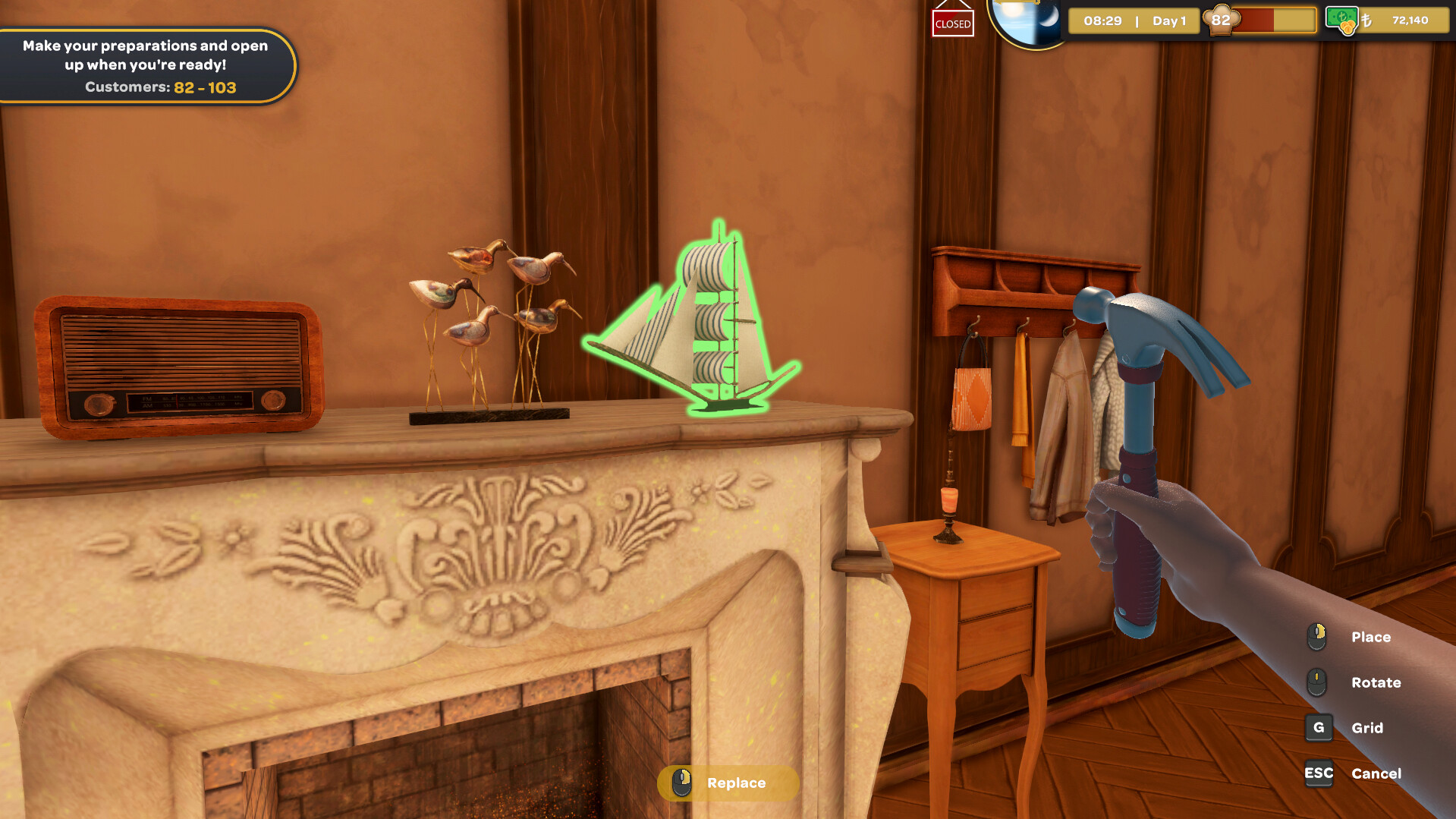Click the day-night weather clock icon
This screenshot has height=819, width=1456.
click(x=1030, y=20)
